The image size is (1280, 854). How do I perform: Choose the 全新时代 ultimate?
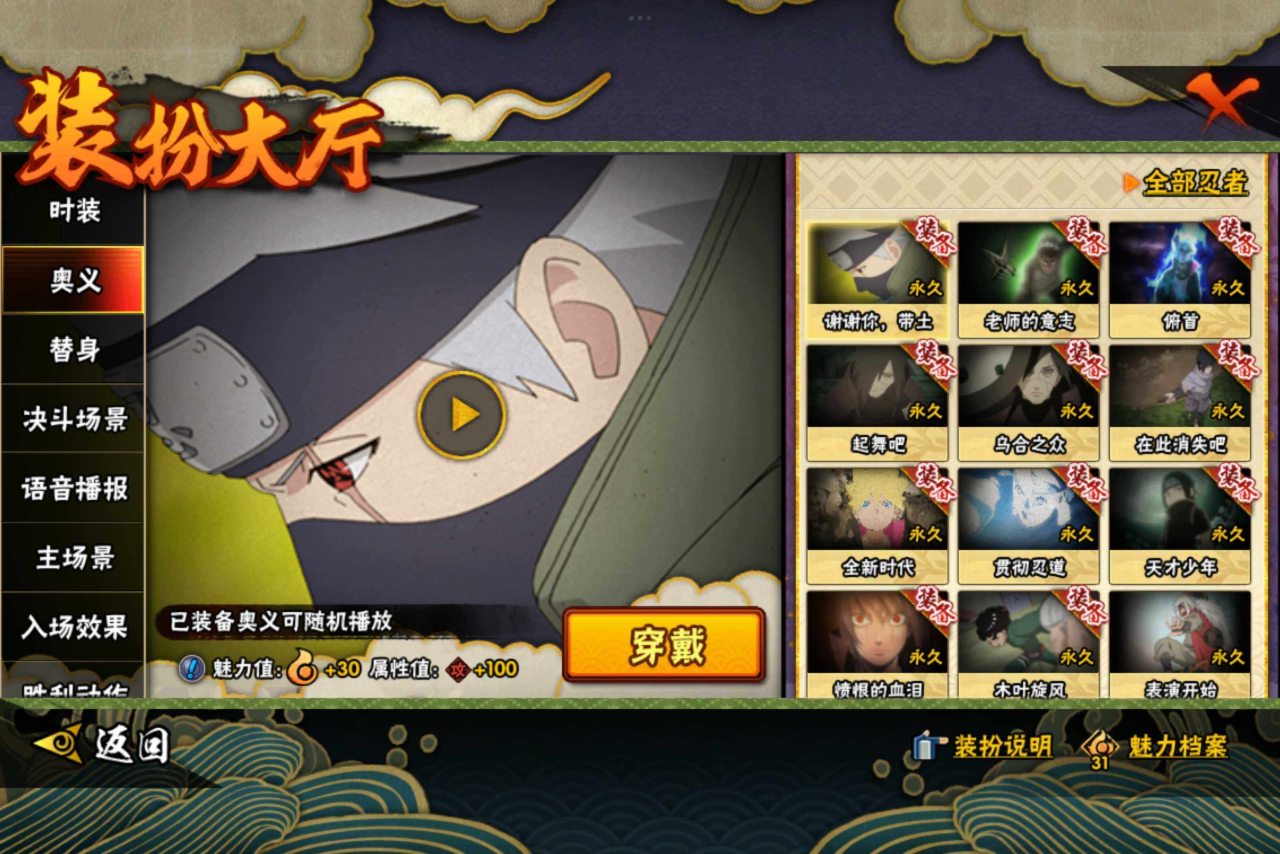tap(877, 525)
